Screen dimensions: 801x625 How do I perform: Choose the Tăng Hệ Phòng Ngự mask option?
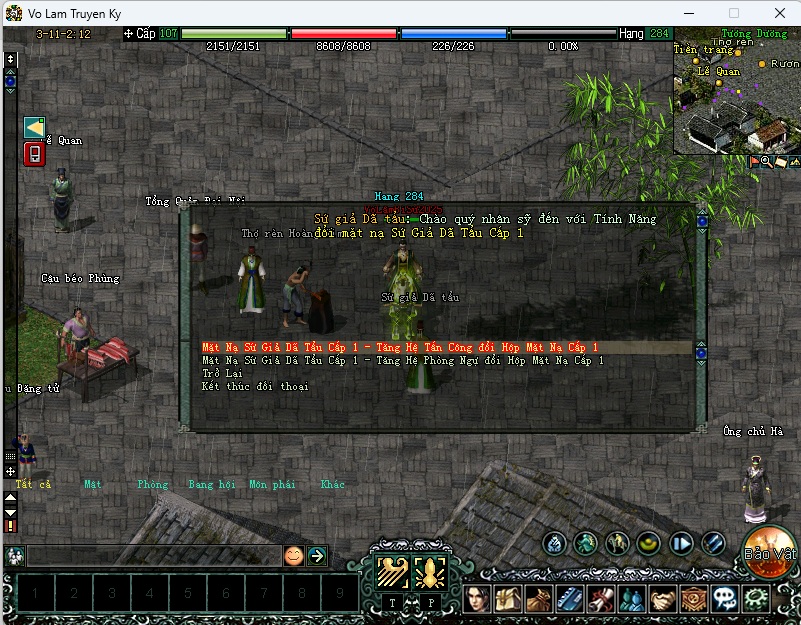[402, 360]
